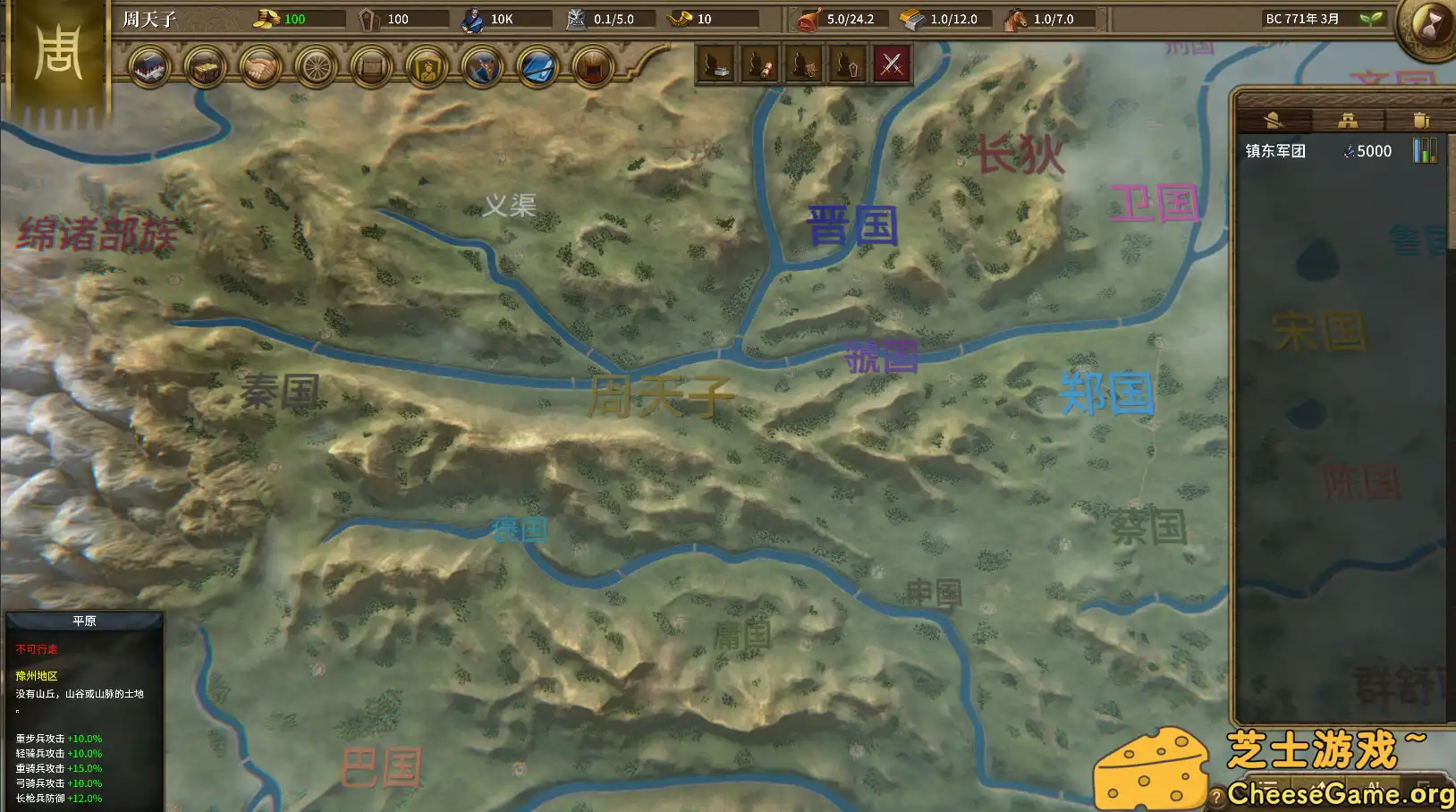
Task: Open the diplomacy handshake icon
Action: click(260, 67)
